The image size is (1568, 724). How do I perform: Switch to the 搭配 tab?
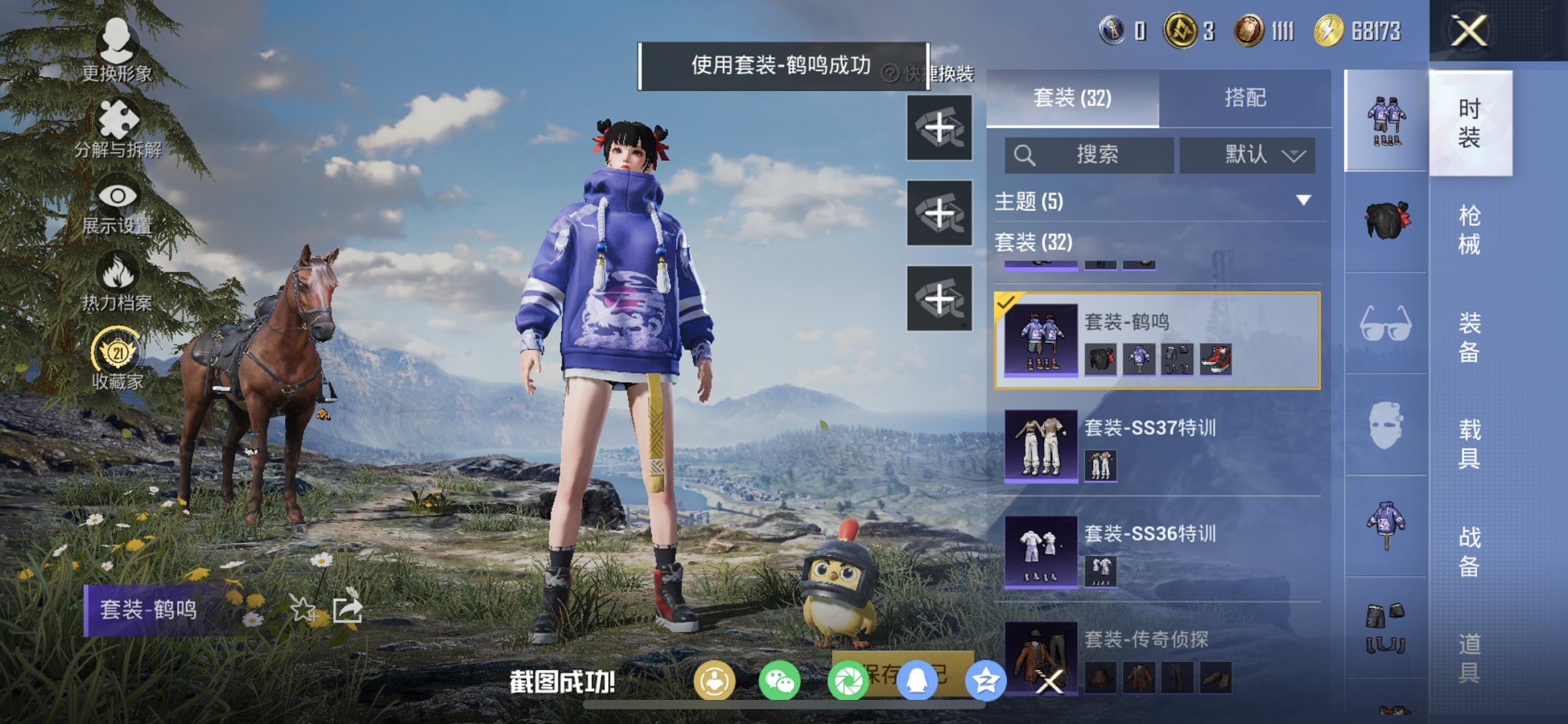(x=1245, y=97)
